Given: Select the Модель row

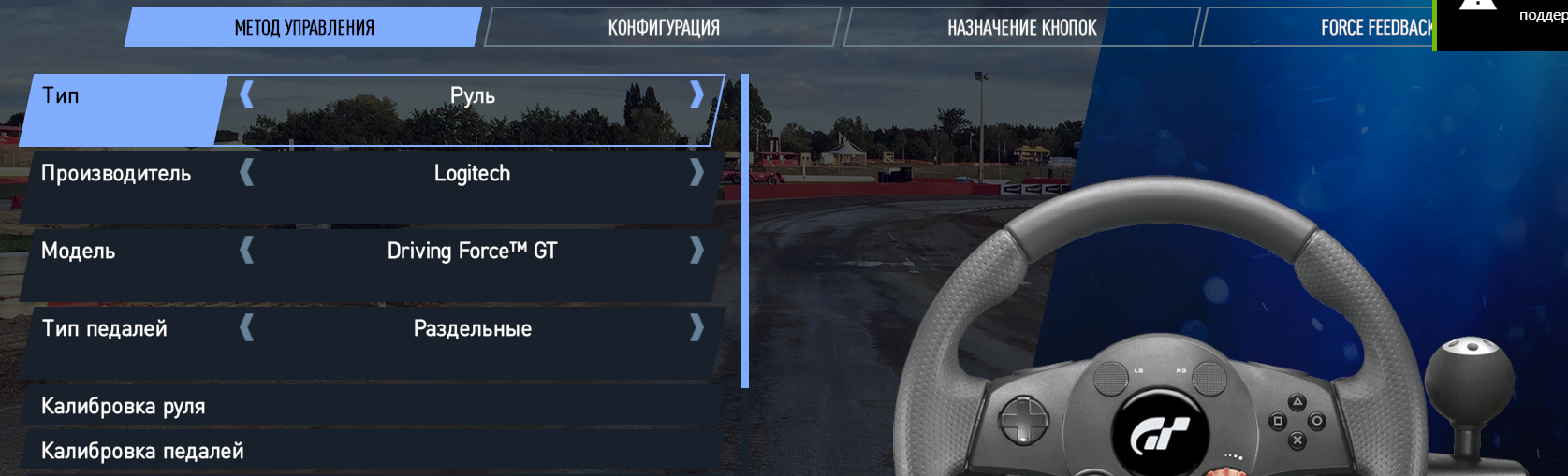Looking at the screenshot, I should pyautogui.click(x=79, y=252).
